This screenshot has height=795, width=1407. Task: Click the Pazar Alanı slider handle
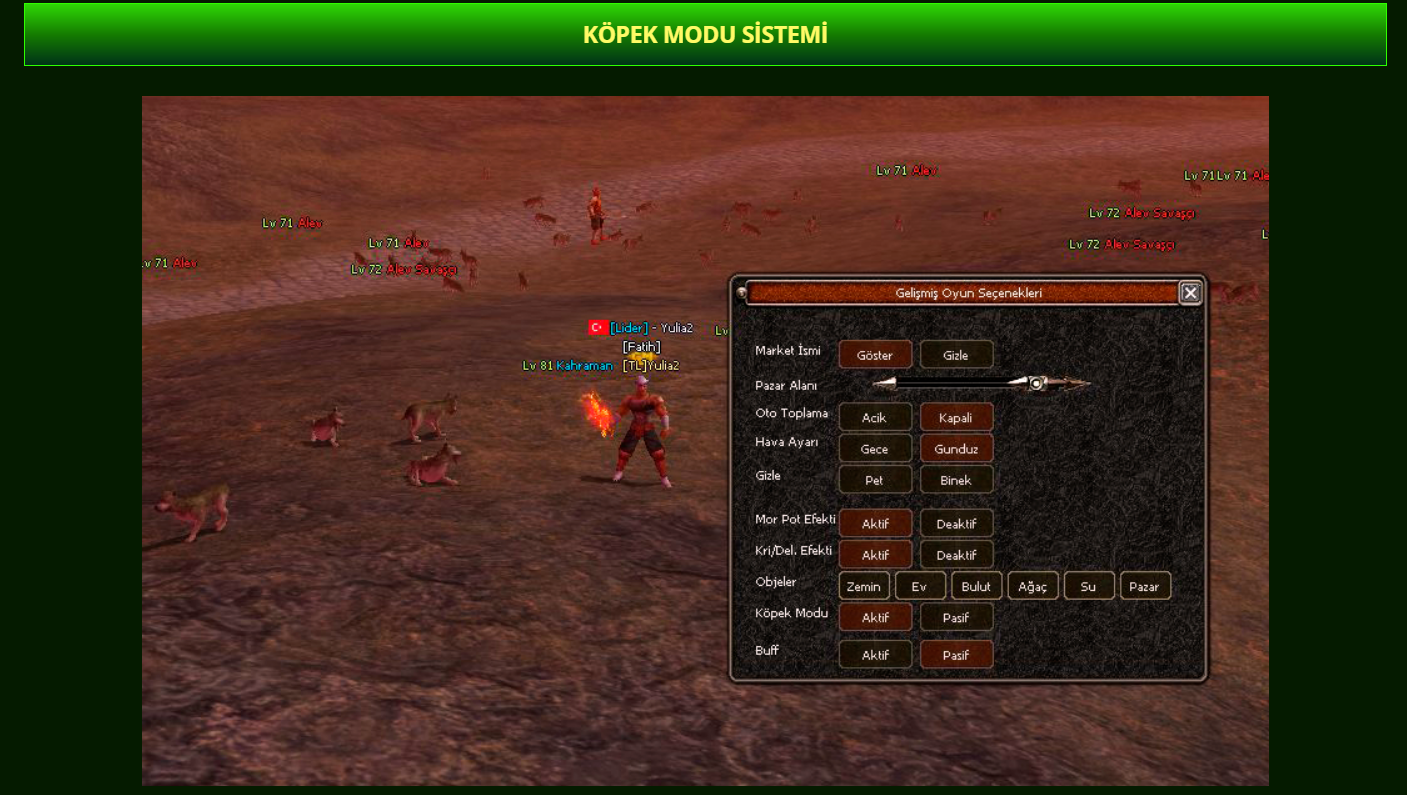click(1037, 383)
